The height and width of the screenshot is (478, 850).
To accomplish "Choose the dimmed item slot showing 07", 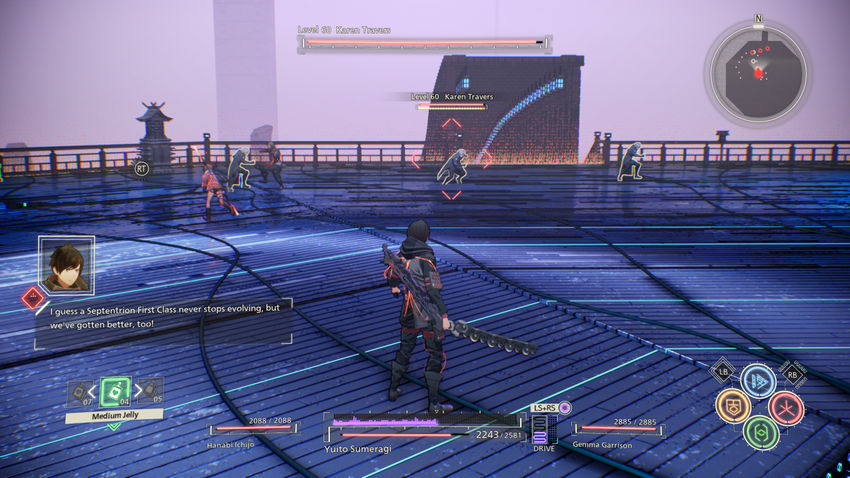I will coord(77,393).
